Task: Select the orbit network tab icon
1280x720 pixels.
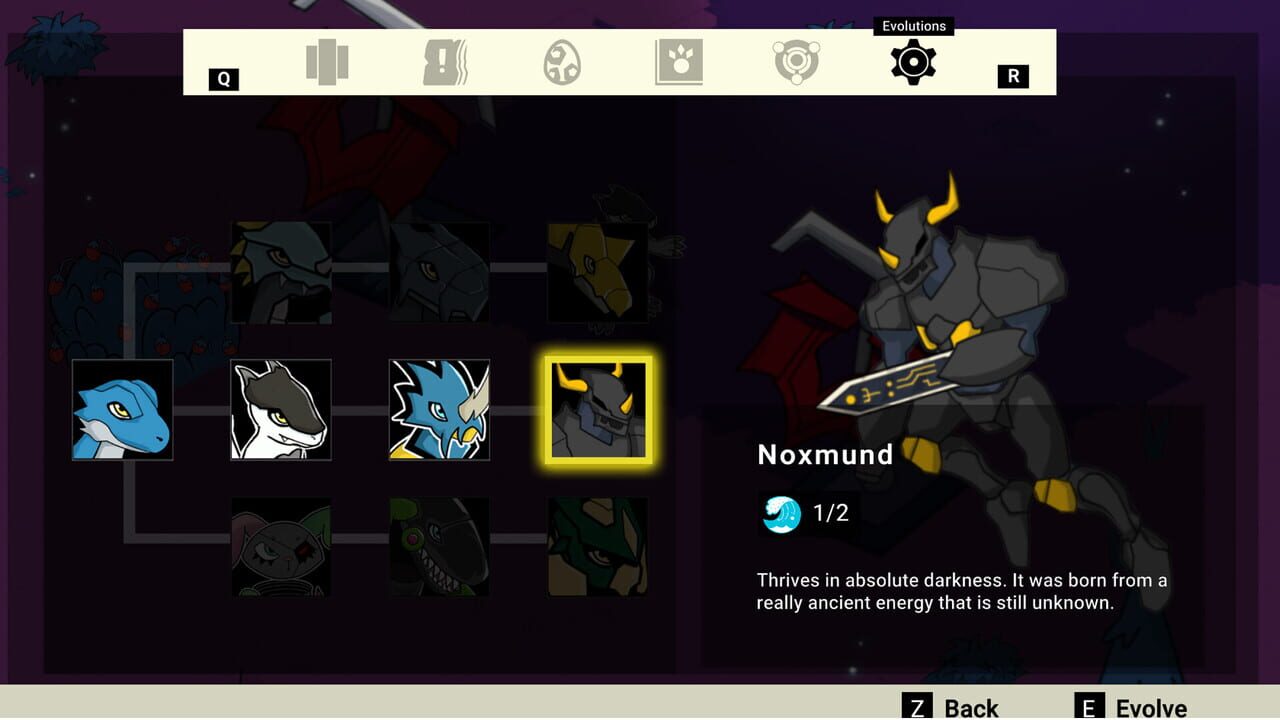Action: click(795, 62)
